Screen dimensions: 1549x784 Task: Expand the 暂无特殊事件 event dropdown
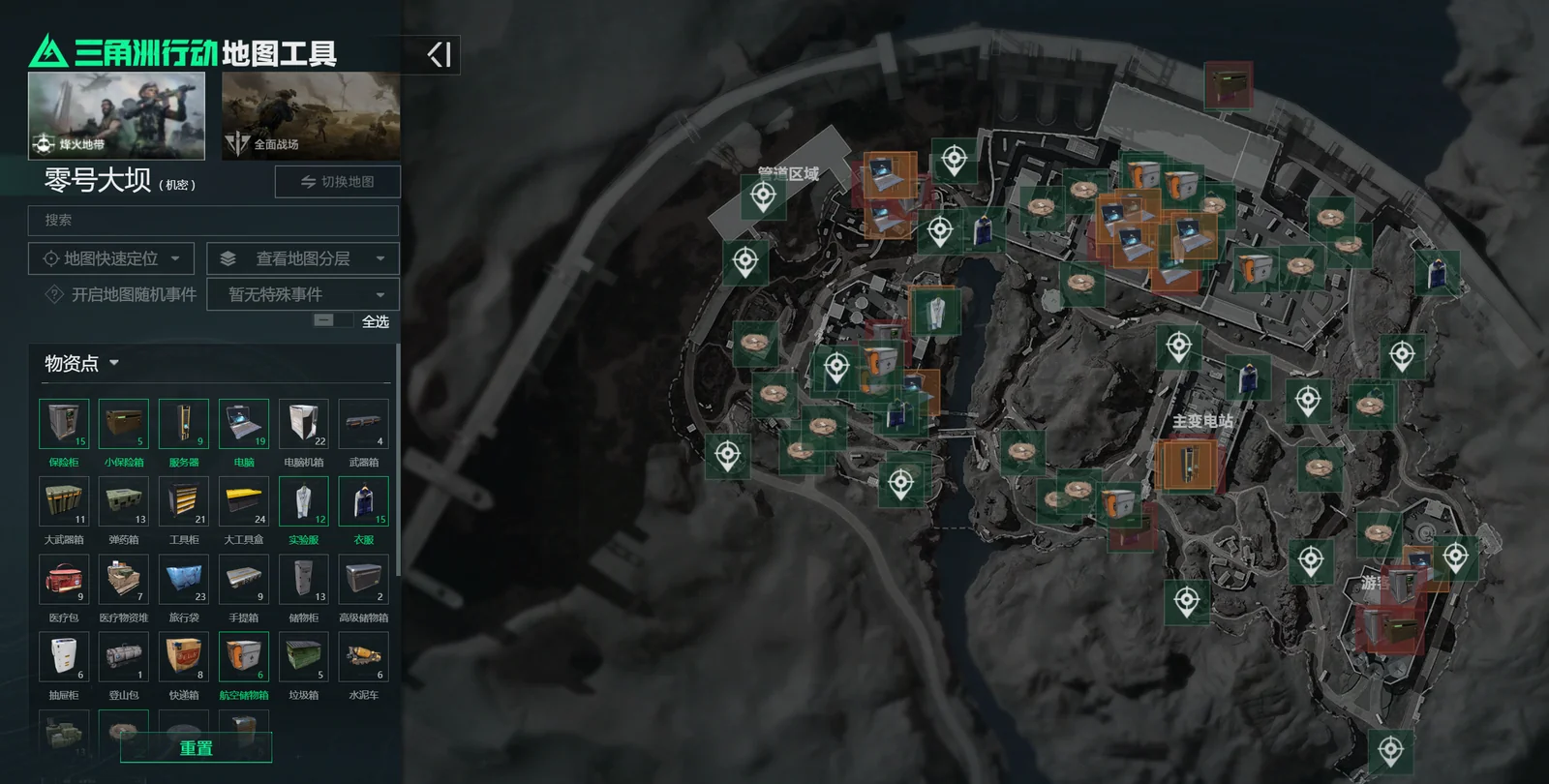(x=303, y=294)
